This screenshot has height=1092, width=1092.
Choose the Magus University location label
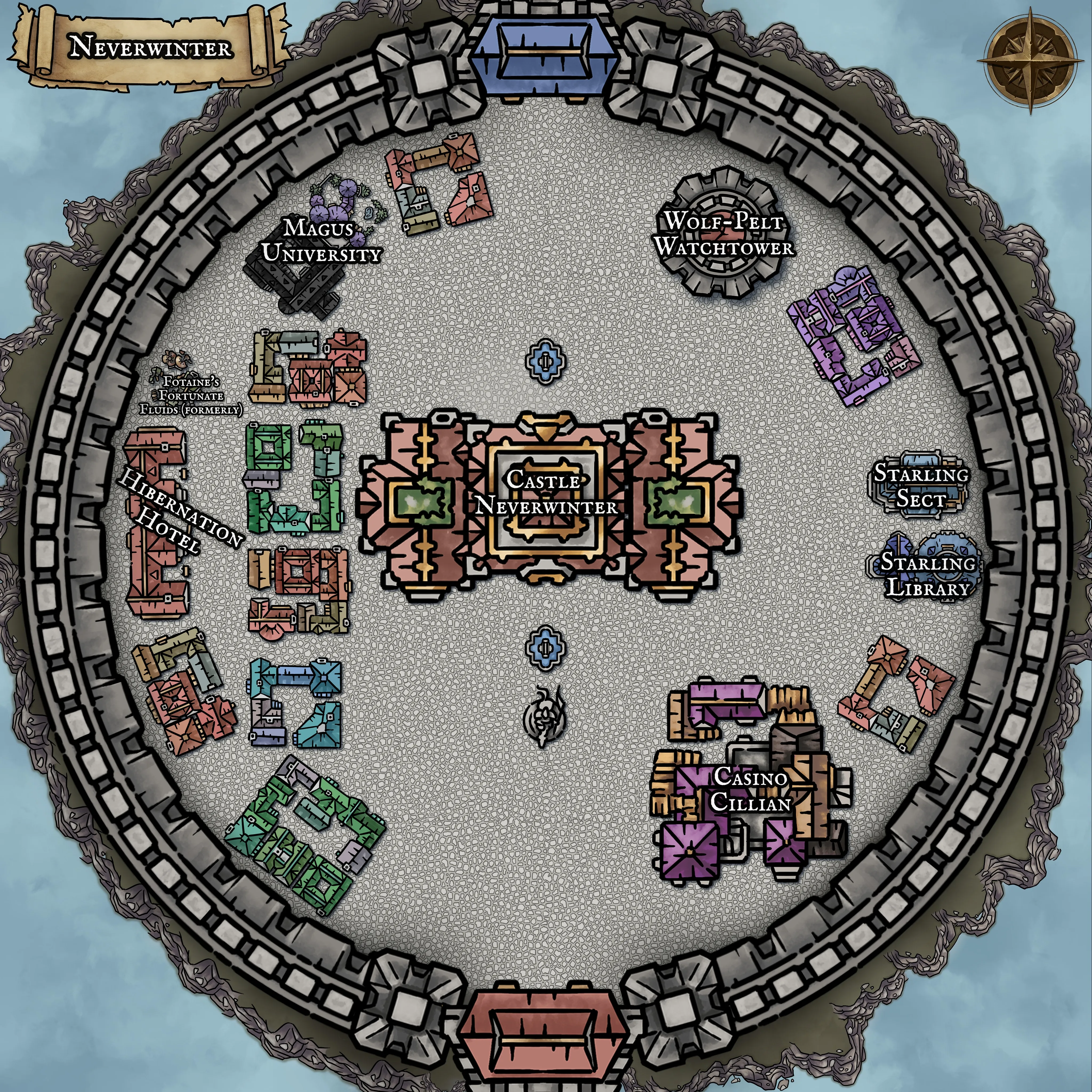[322, 241]
